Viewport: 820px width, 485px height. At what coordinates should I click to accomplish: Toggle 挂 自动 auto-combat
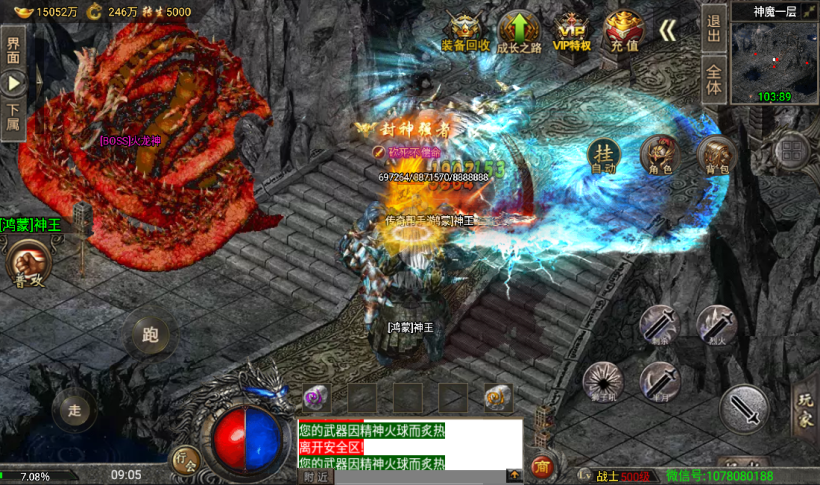point(602,156)
